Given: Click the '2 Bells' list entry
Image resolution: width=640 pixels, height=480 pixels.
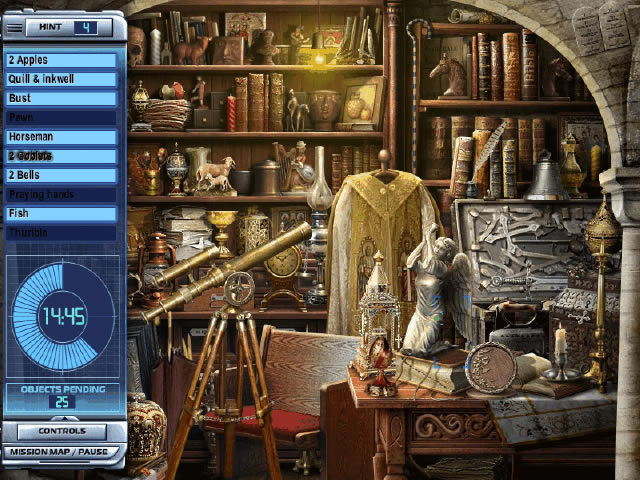Looking at the screenshot, I should [62, 175].
